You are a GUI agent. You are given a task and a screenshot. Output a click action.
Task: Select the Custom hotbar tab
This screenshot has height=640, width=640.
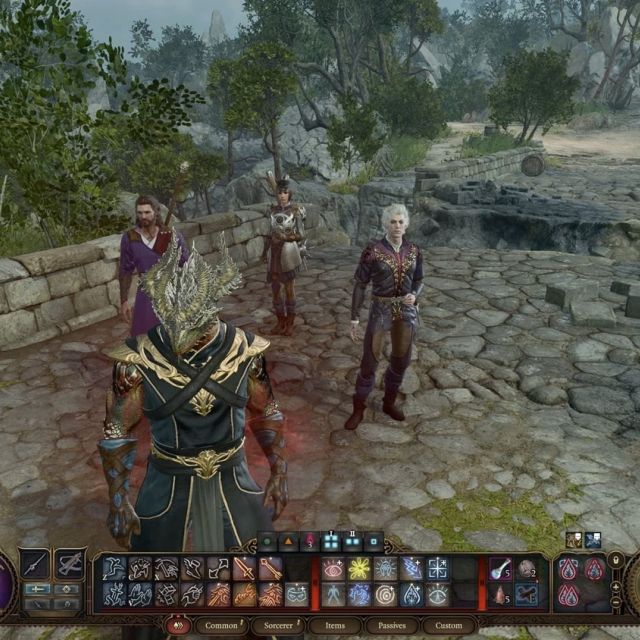tap(449, 626)
